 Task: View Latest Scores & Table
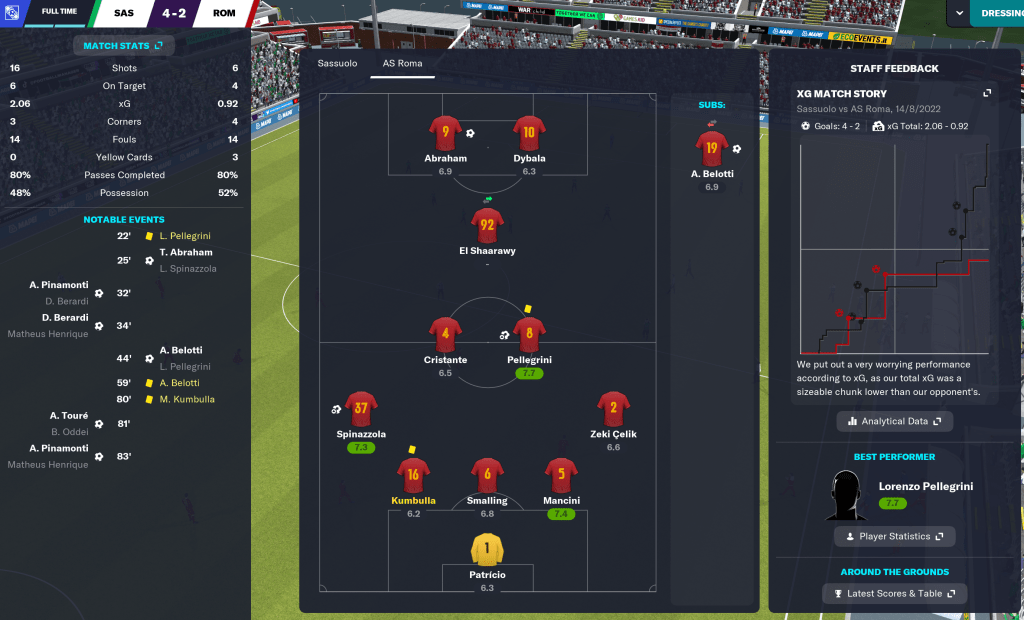pos(895,594)
